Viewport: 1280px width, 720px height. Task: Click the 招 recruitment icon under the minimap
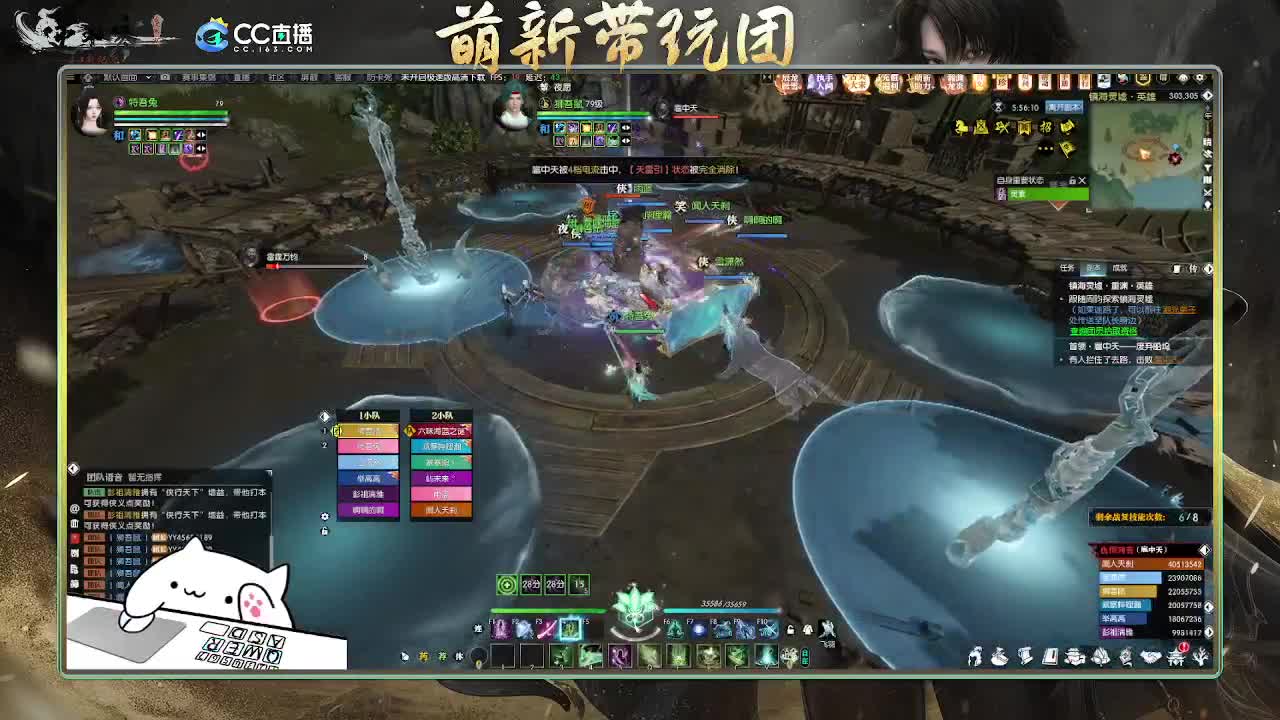(x=1046, y=128)
